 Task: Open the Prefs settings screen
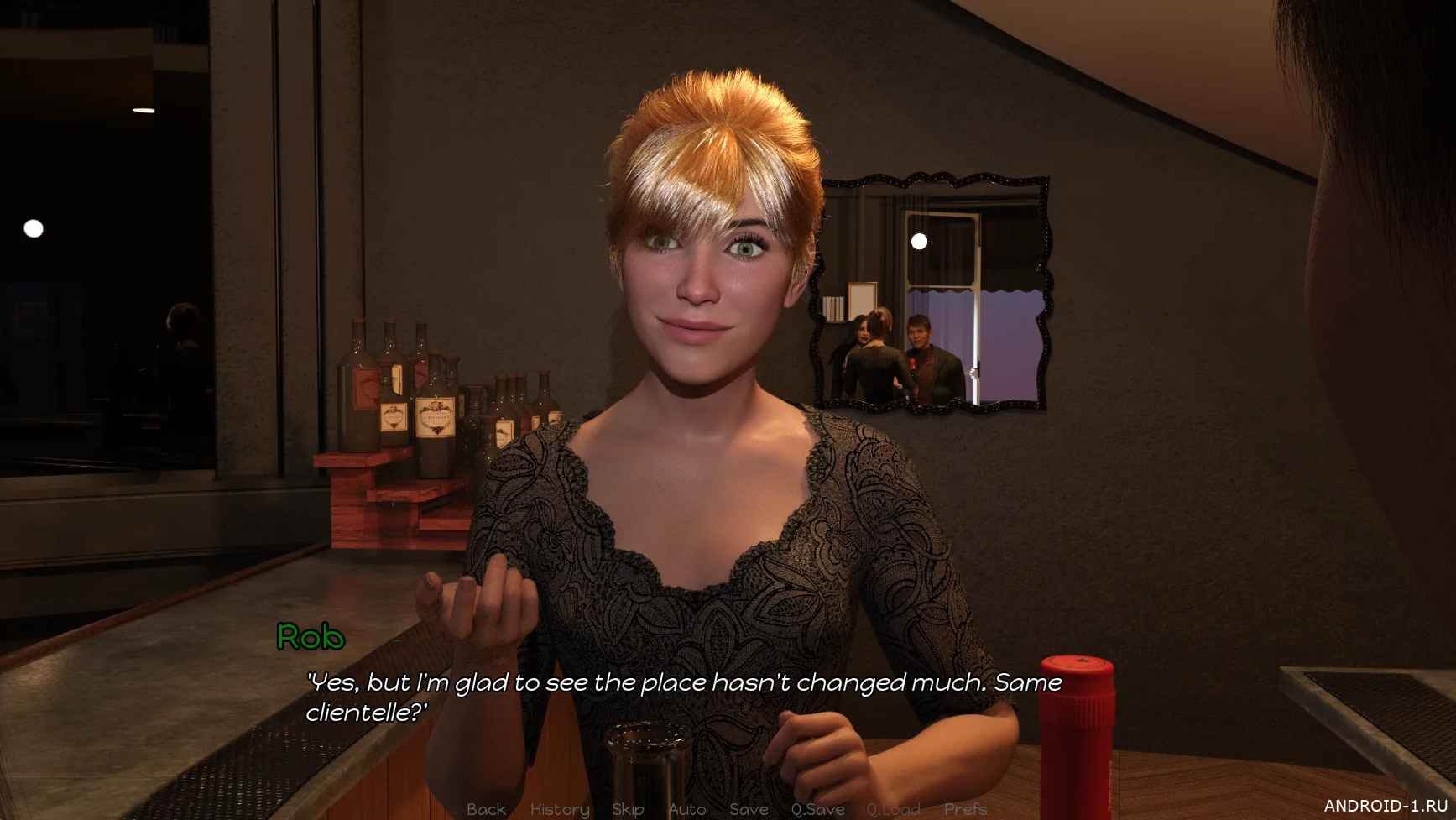[x=965, y=809]
